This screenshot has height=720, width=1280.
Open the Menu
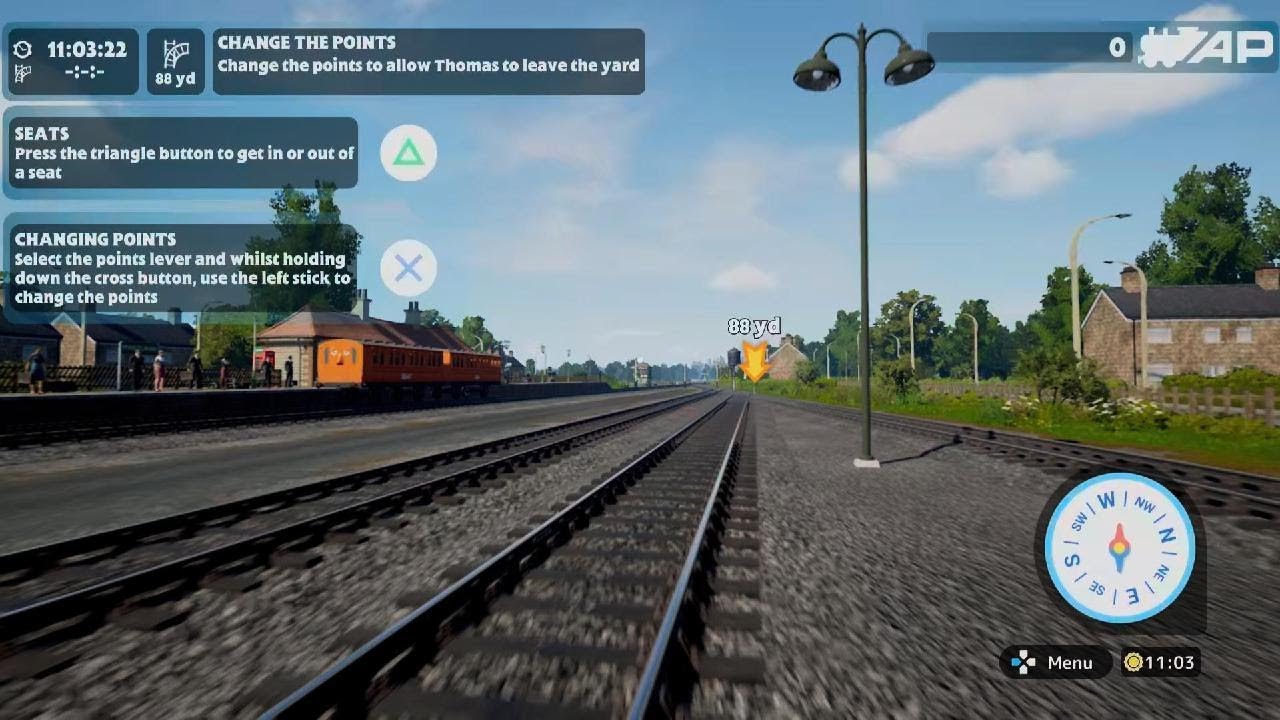1056,662
